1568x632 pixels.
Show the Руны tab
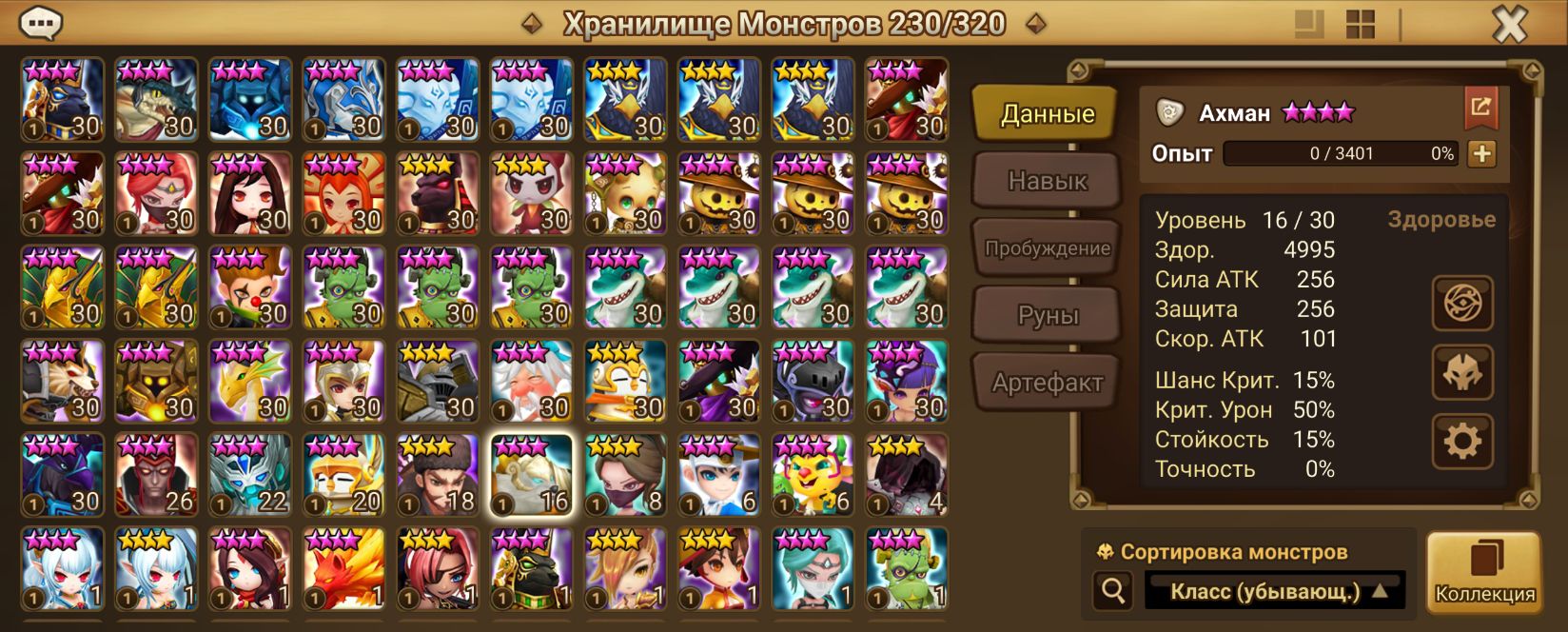tap(1047, 315)
